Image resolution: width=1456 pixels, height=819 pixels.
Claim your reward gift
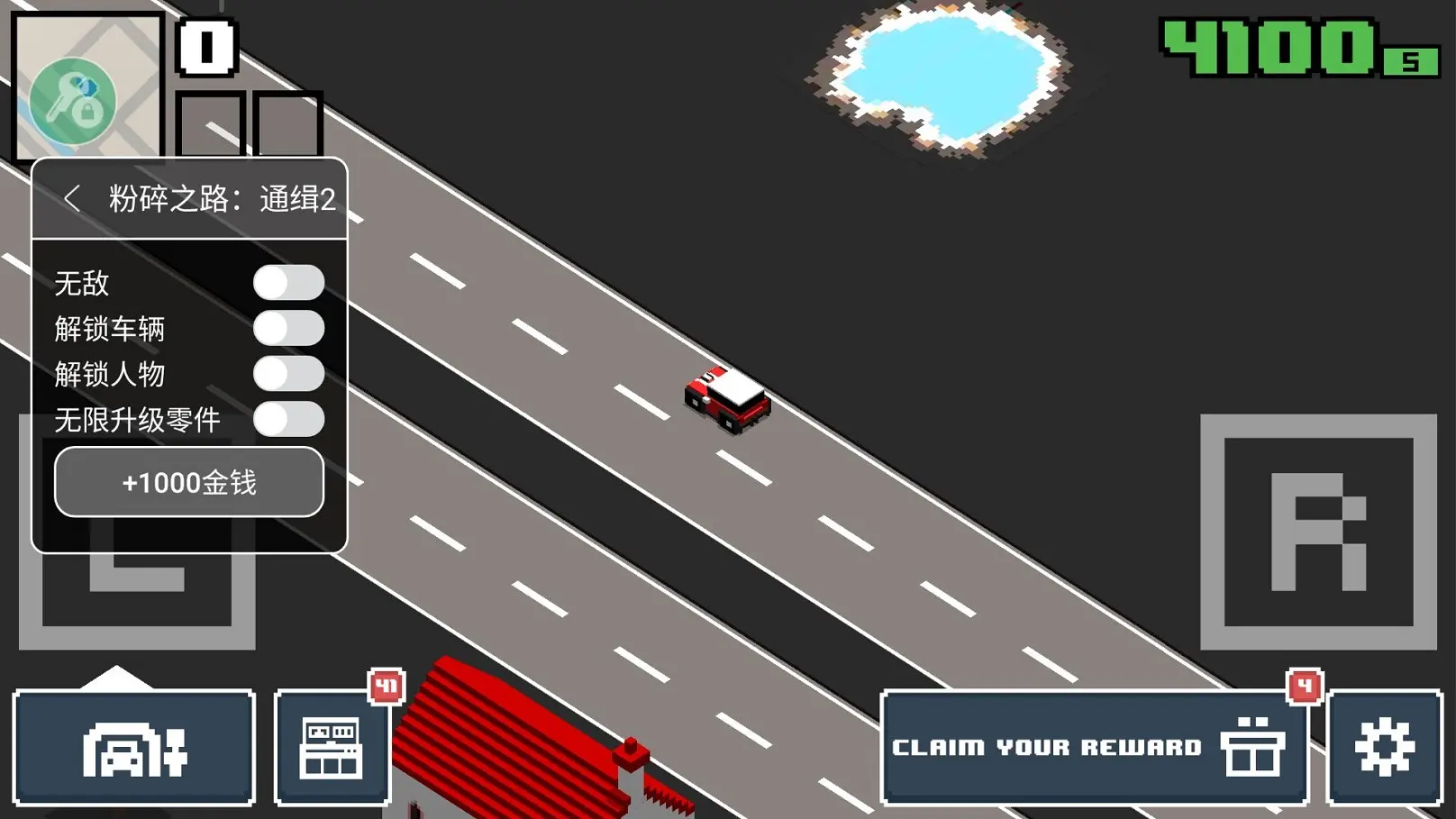1094,748
